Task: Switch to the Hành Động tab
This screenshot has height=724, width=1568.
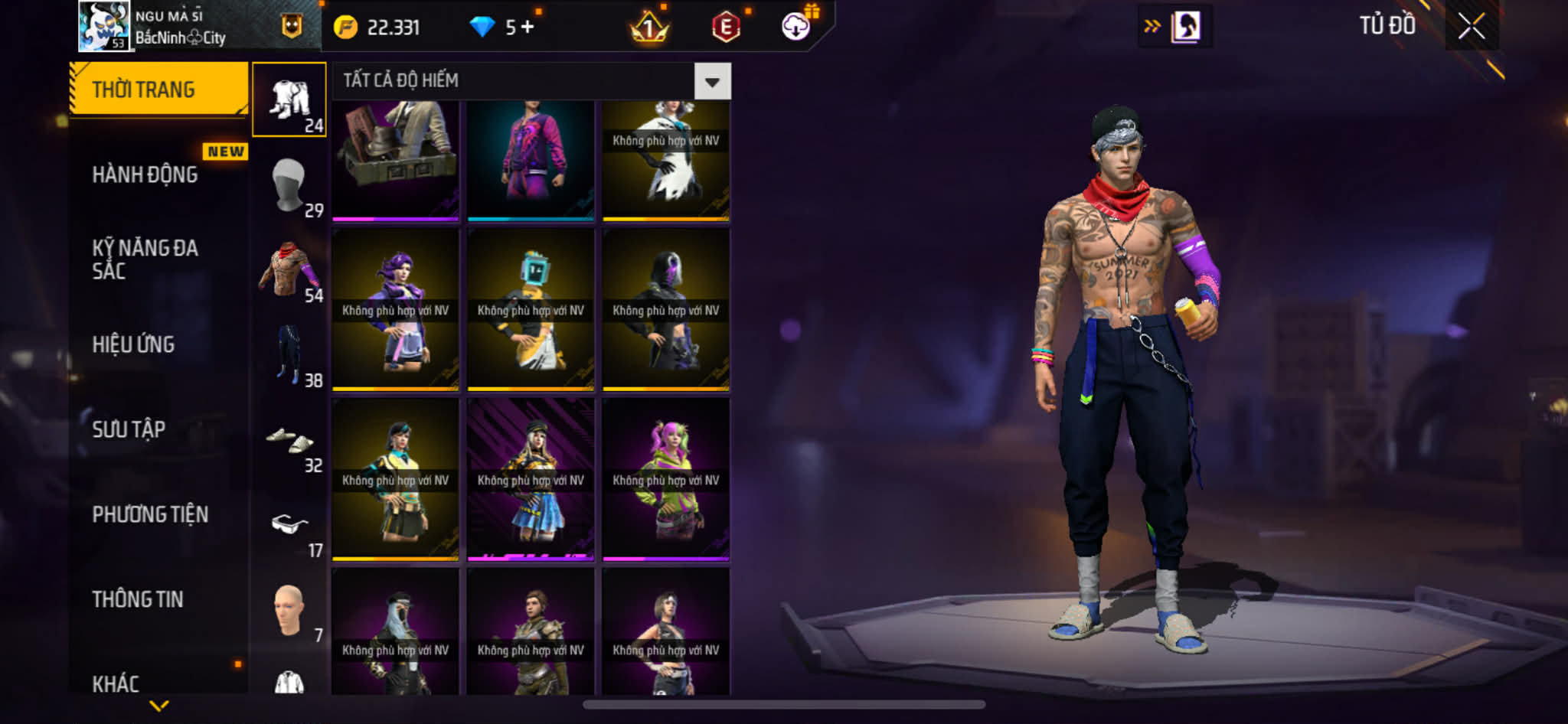Action: (x=145, y=174)
